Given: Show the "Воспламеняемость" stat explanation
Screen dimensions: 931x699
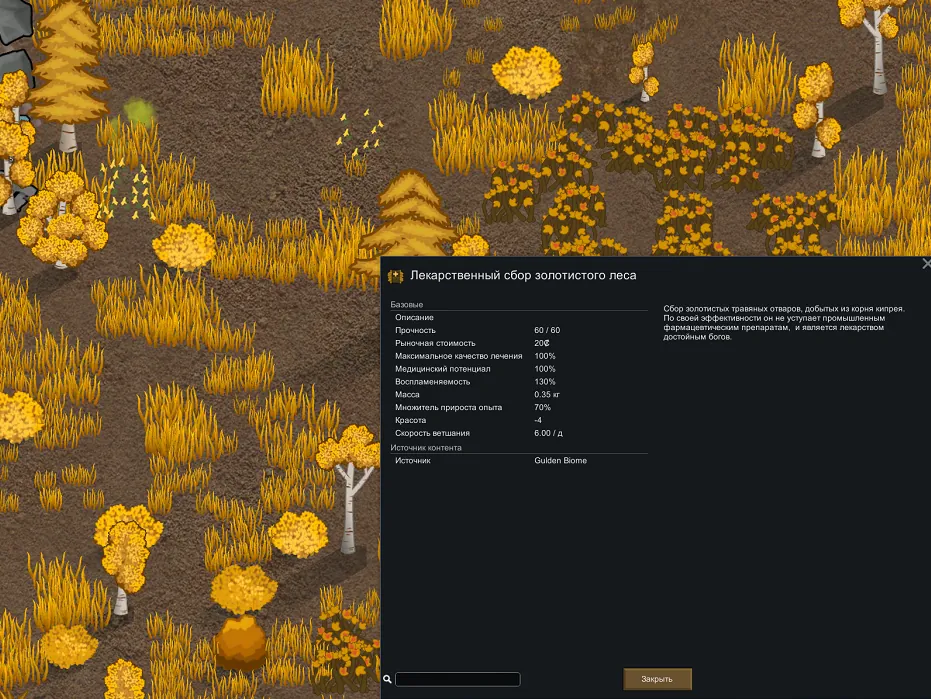Looking at the screenshot, I should tap(519, 382).
